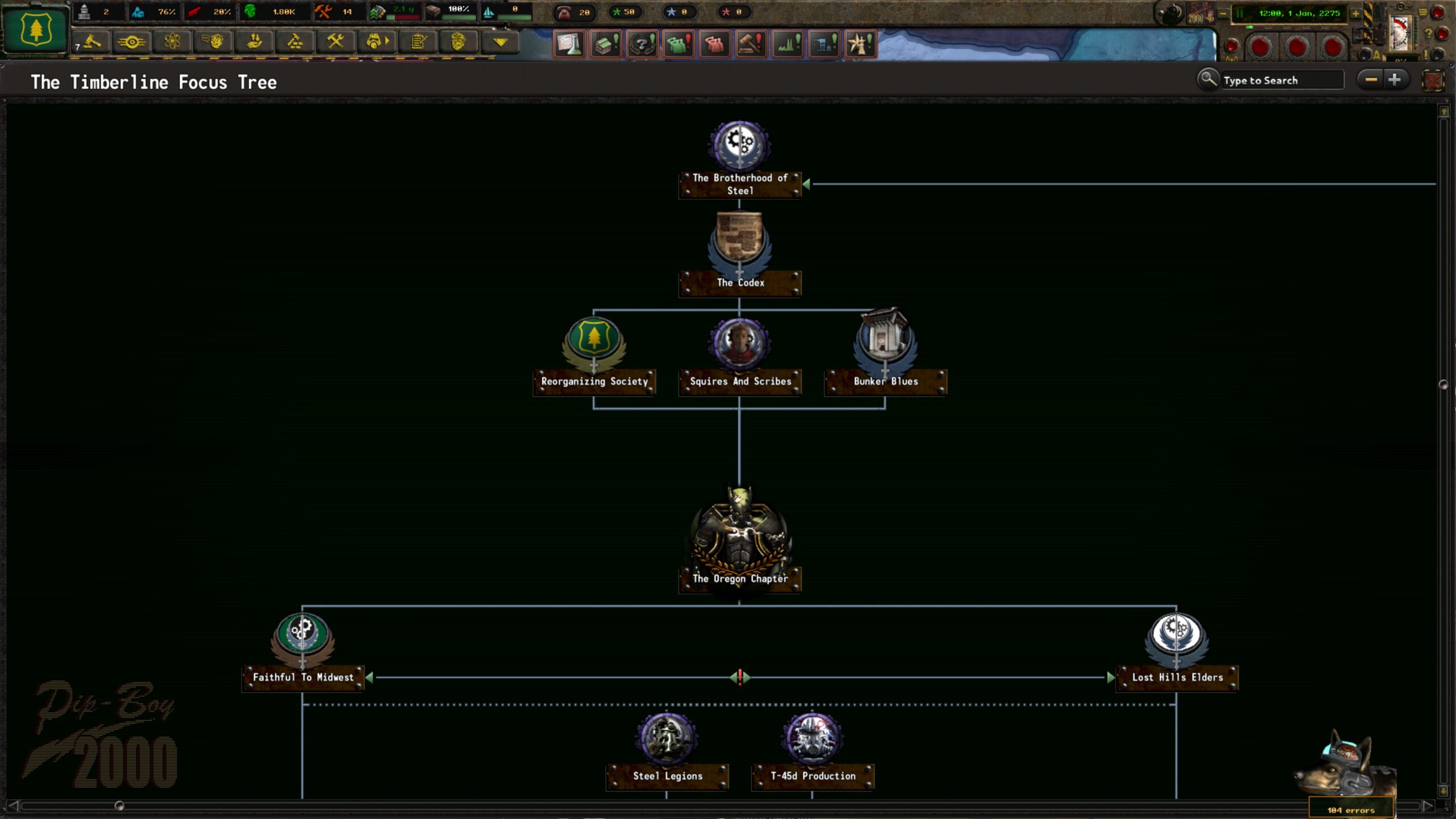This screenshot has height=819, width=1456.
Task: Zoom out the focus tree view
Action: click(1371, 80)
